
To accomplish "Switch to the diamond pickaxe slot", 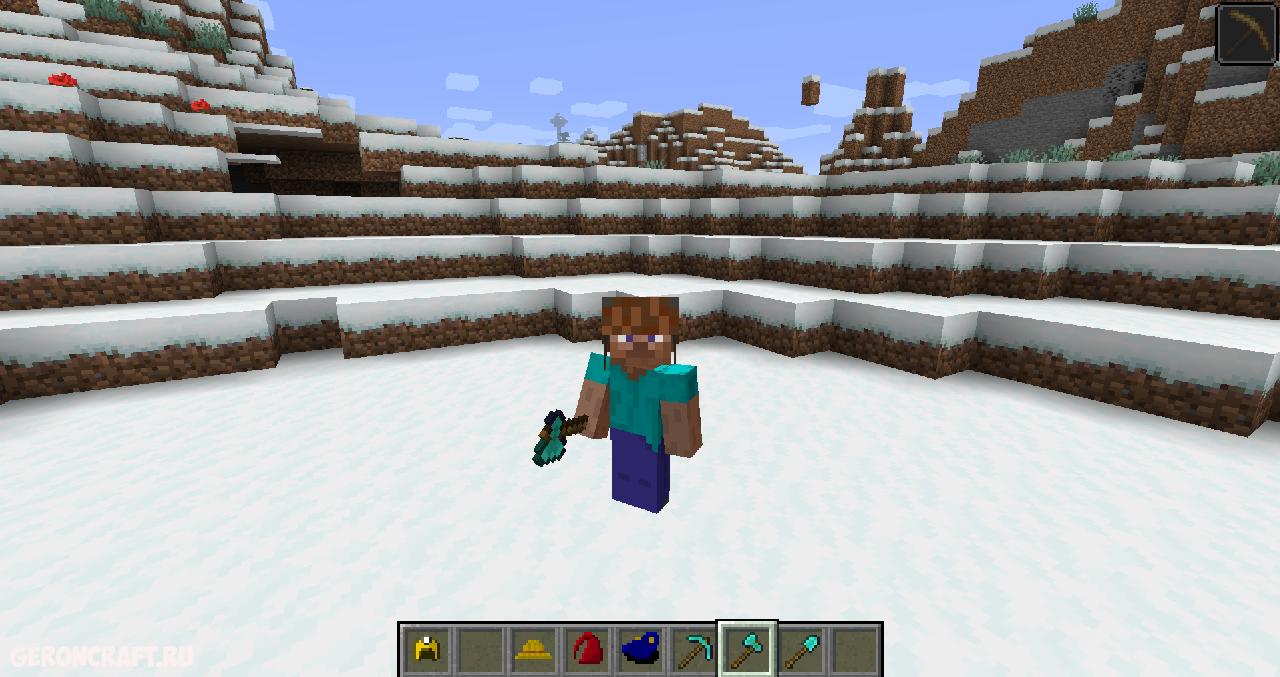I will pyautogui.click(x=693, y=650).
